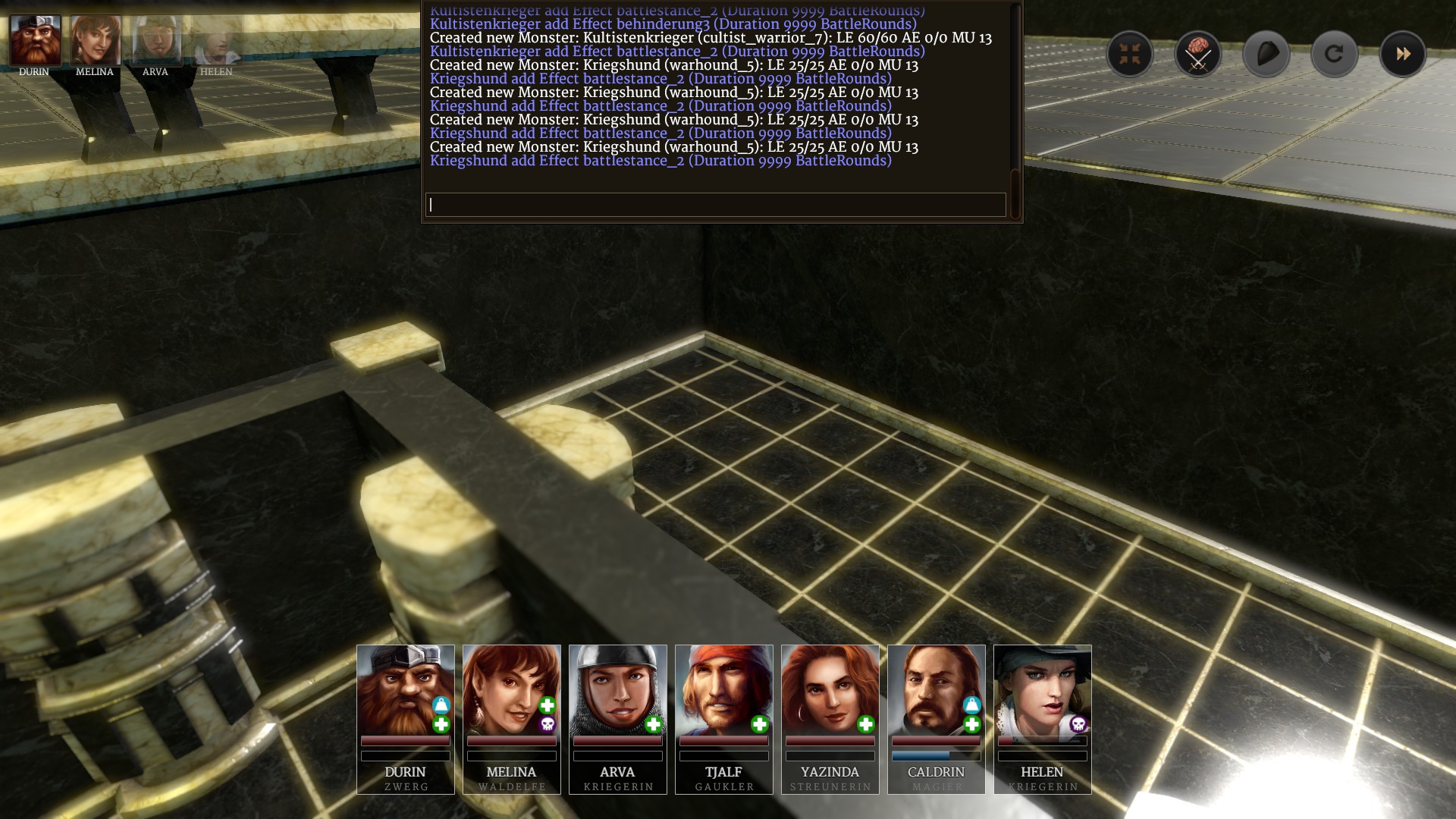Select Helen's portrait in the bottom party bar

tap(1042, 718)
